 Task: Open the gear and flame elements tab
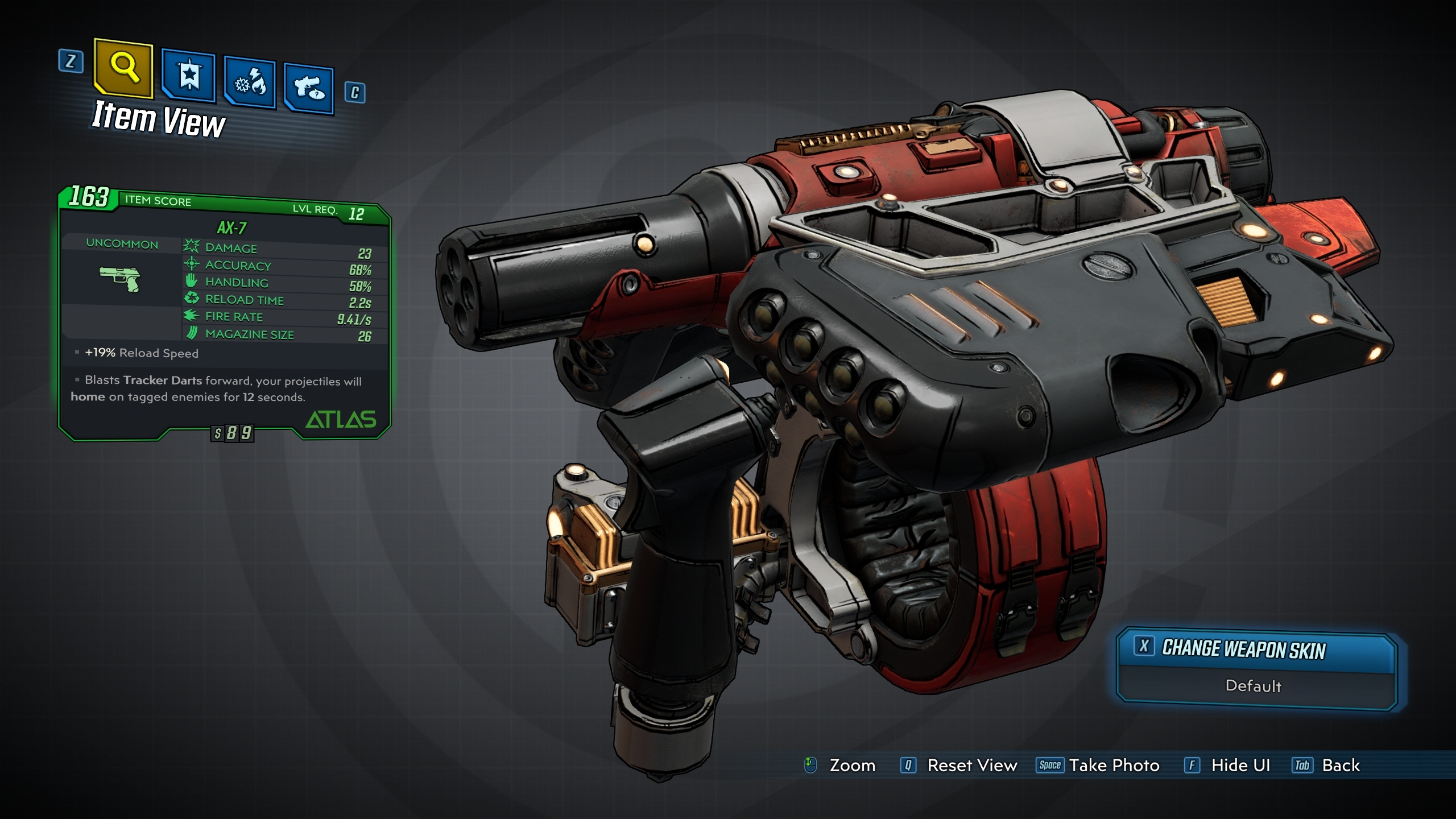(250, 84)
